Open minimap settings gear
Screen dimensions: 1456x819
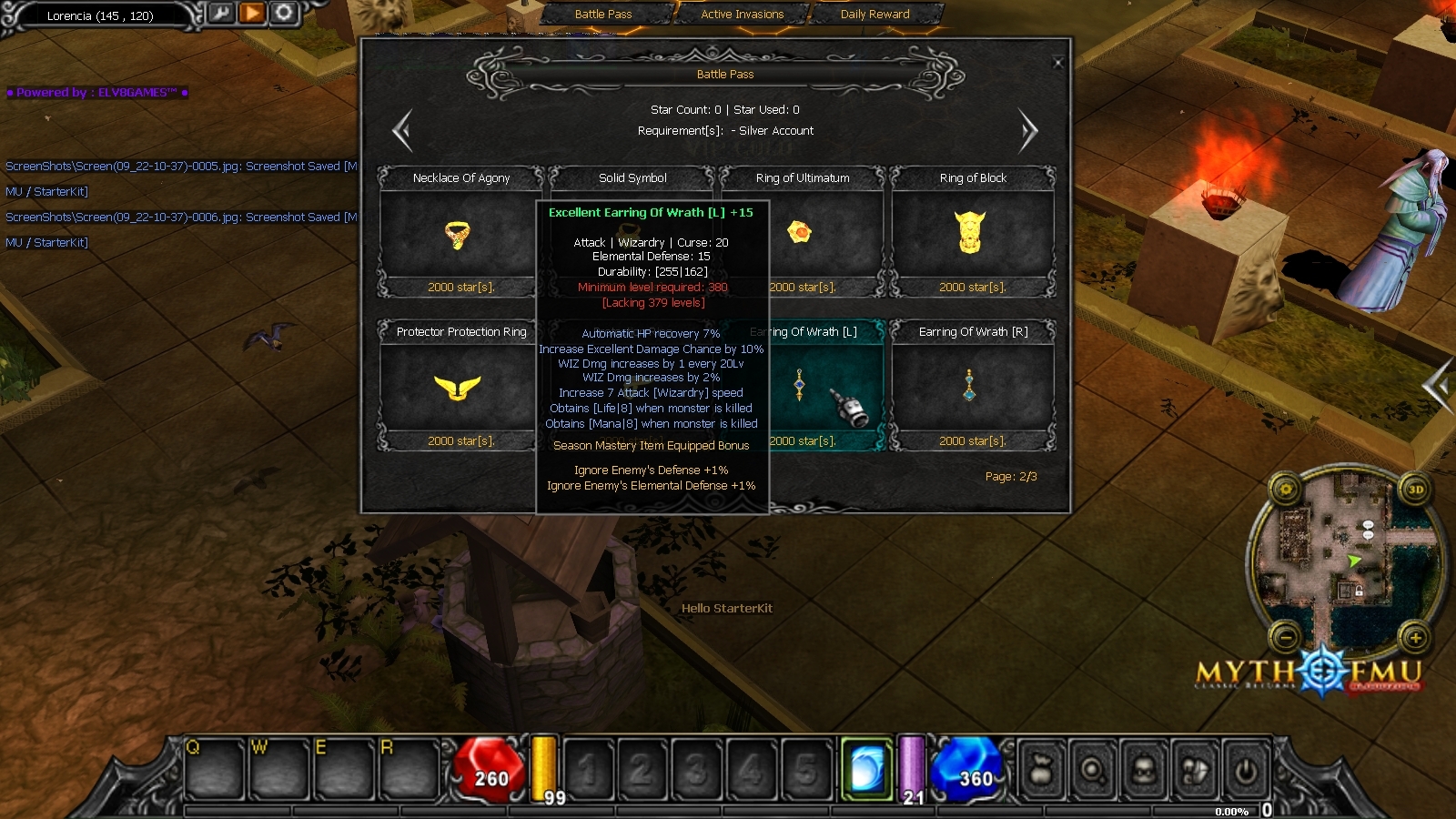(1286, 490)
